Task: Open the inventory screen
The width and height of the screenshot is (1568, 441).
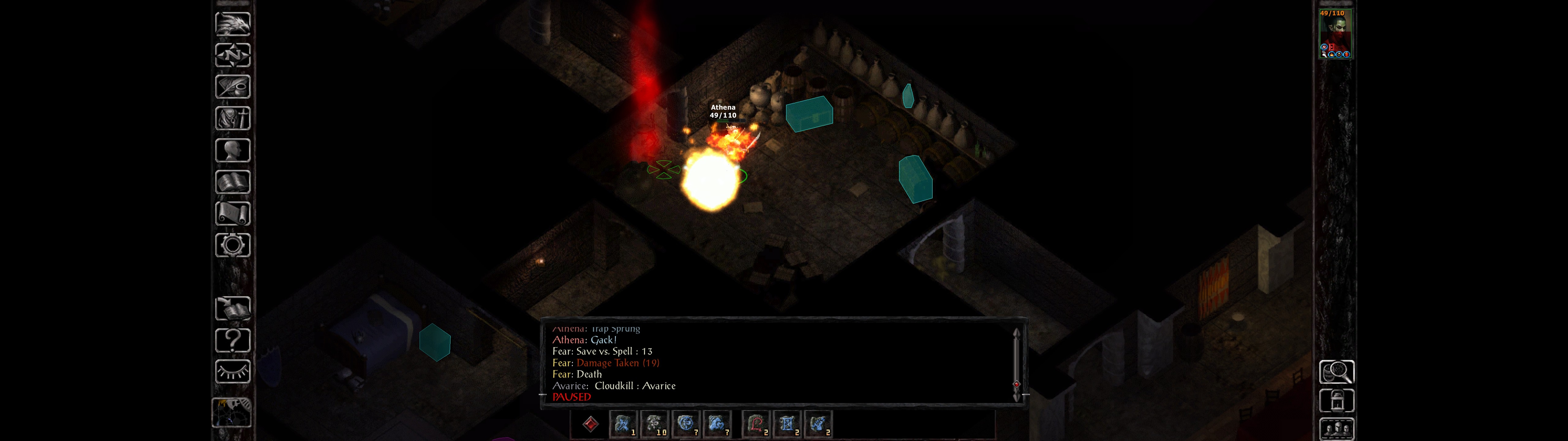Action: pos(232,118)
